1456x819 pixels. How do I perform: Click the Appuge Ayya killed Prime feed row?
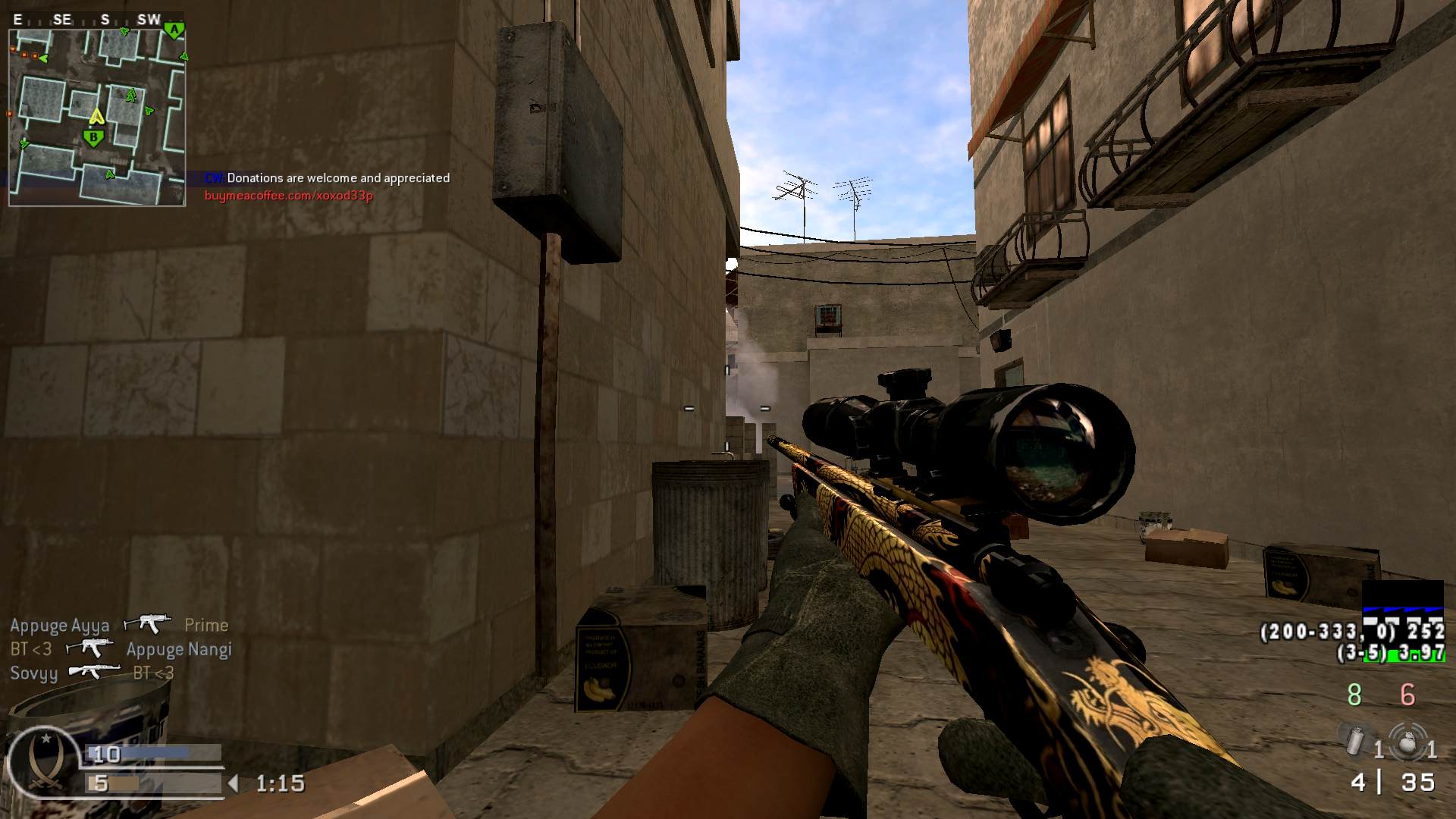click(119, 625)
